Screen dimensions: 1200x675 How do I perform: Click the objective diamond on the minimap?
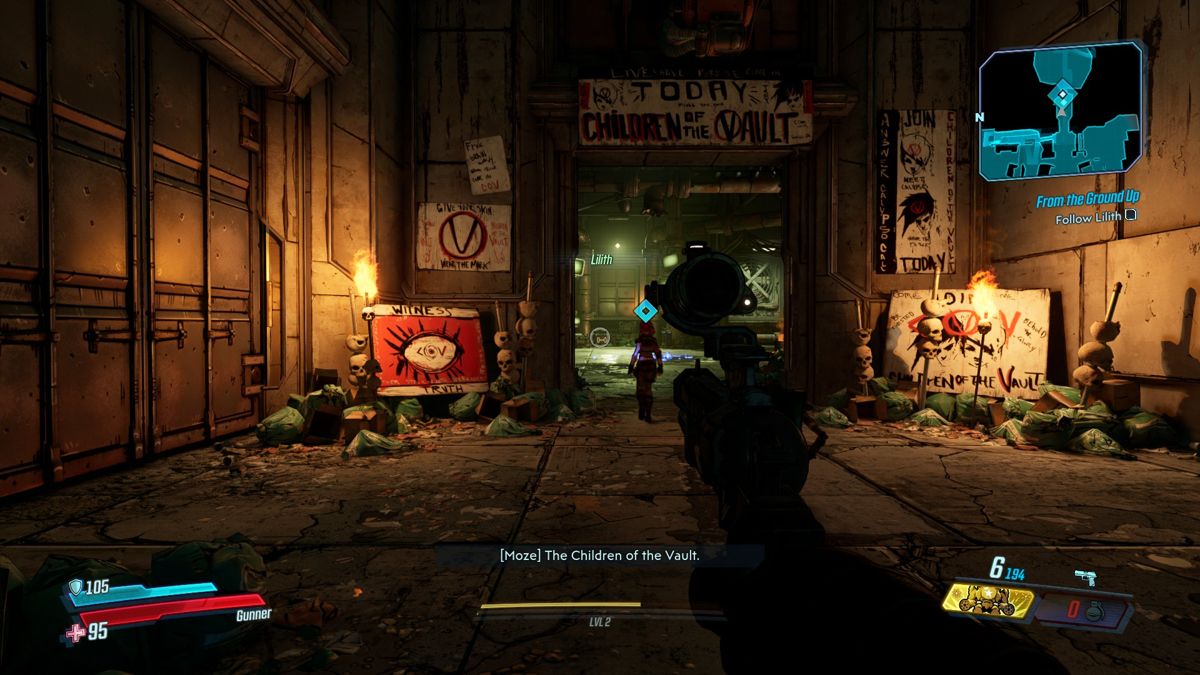pos(1062,95)
